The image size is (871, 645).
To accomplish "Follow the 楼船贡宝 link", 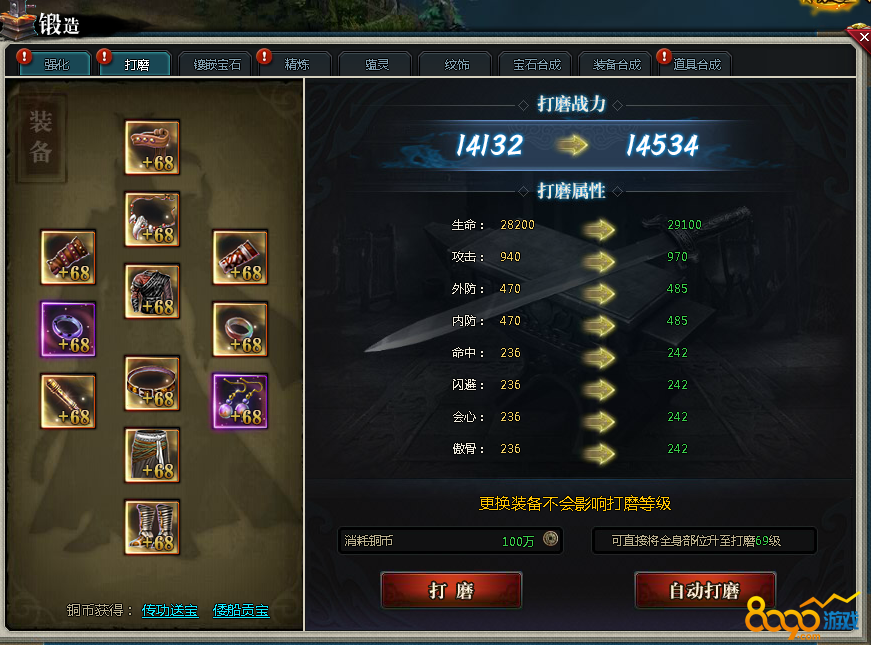I will click(x=241, y=610).
